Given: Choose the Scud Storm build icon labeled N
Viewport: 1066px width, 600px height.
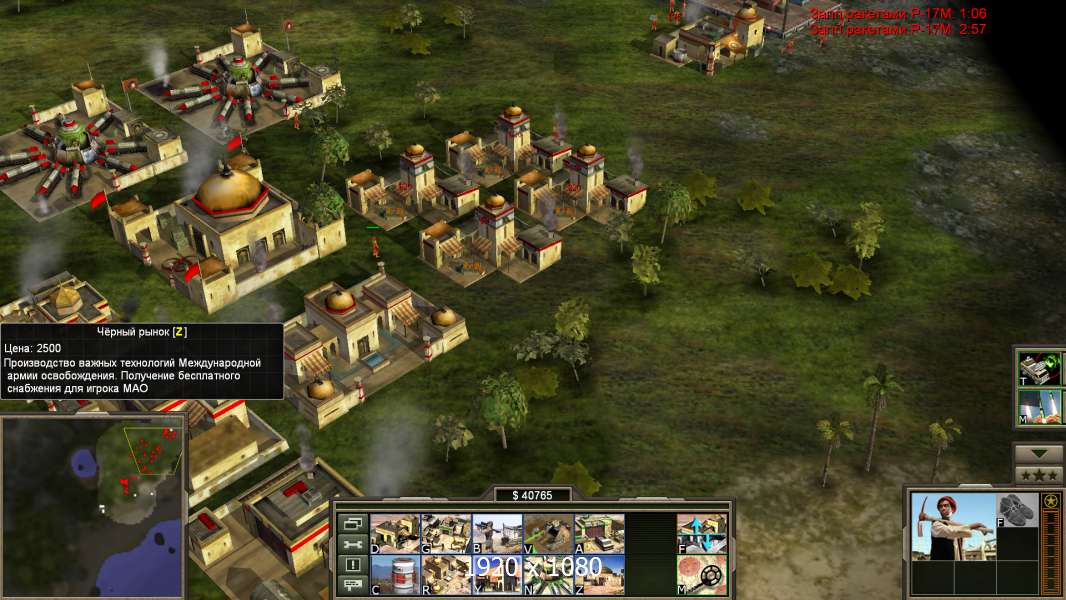Looking at the screenshot, I should 548,574.
